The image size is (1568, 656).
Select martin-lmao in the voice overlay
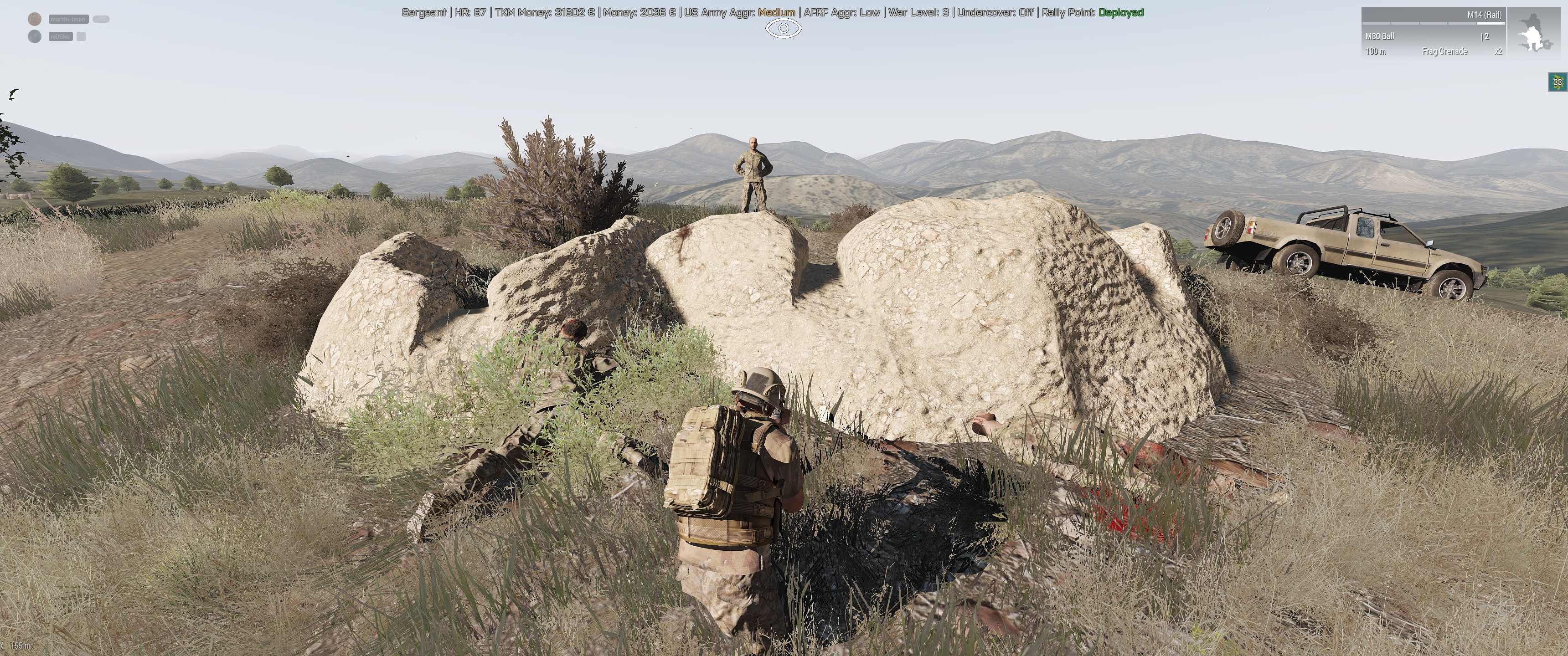68,19
